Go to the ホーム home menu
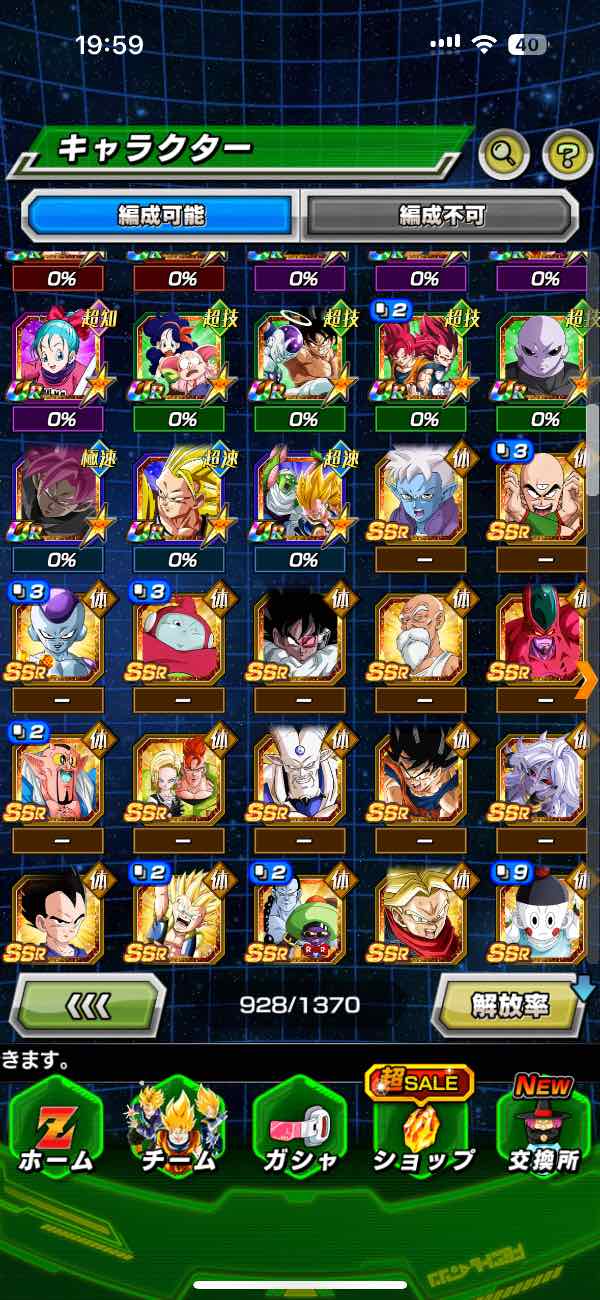Screen dimensions: 600x1300 click(55, 1130)
